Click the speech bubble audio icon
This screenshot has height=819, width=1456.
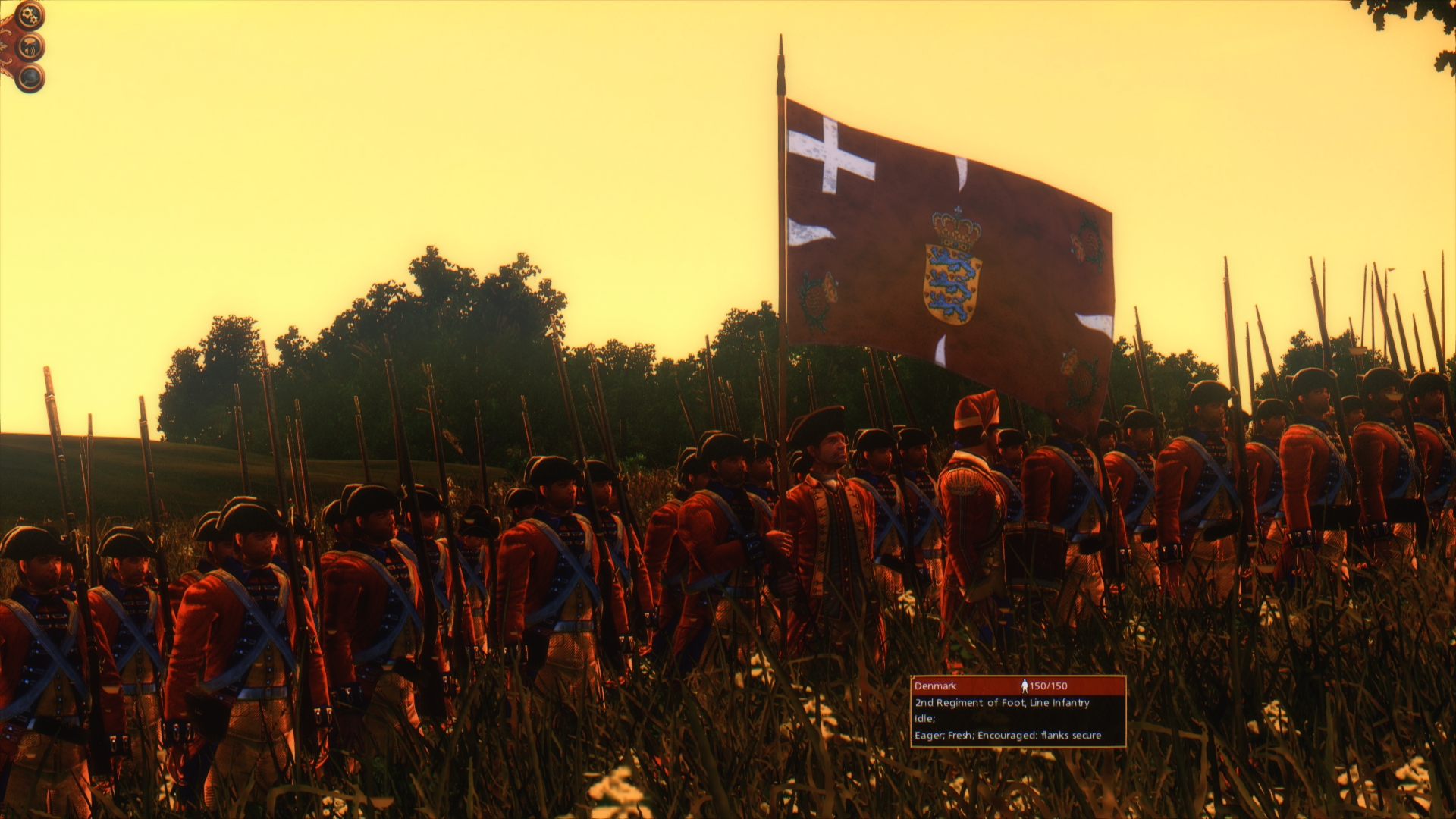pyautogui.click(x=30, y=44)
